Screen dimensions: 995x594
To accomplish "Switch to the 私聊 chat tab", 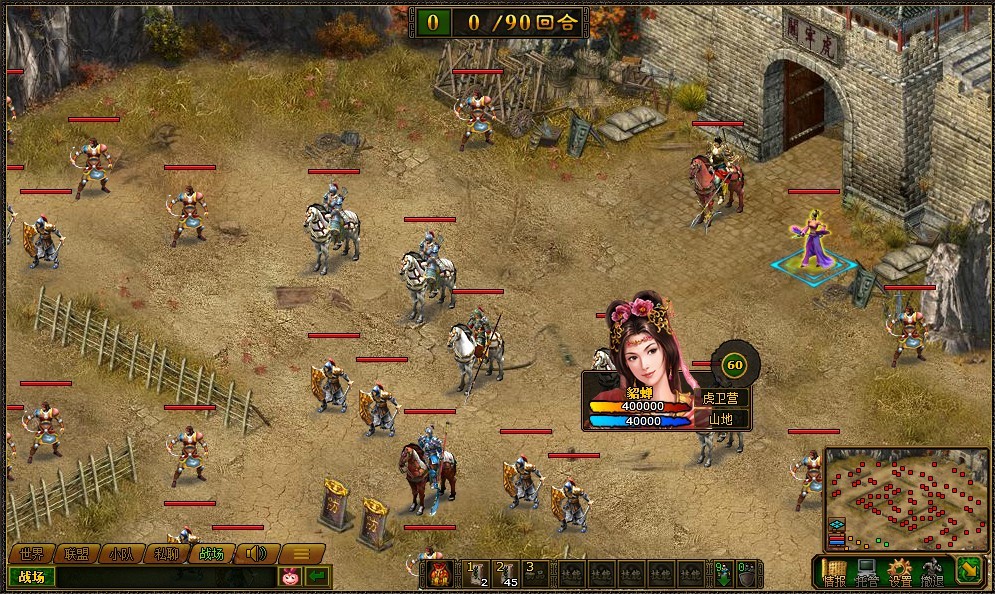I will [166, 553].
